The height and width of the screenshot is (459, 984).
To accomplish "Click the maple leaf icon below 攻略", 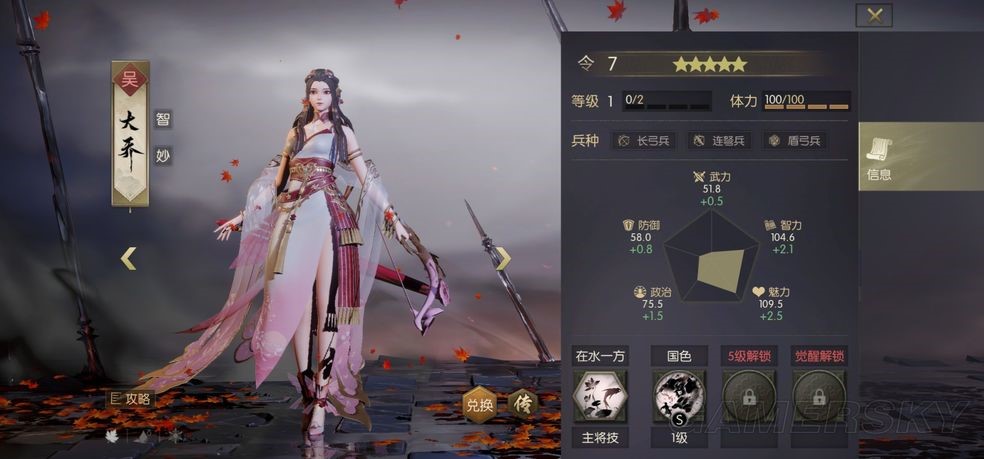I will point(112,436).
